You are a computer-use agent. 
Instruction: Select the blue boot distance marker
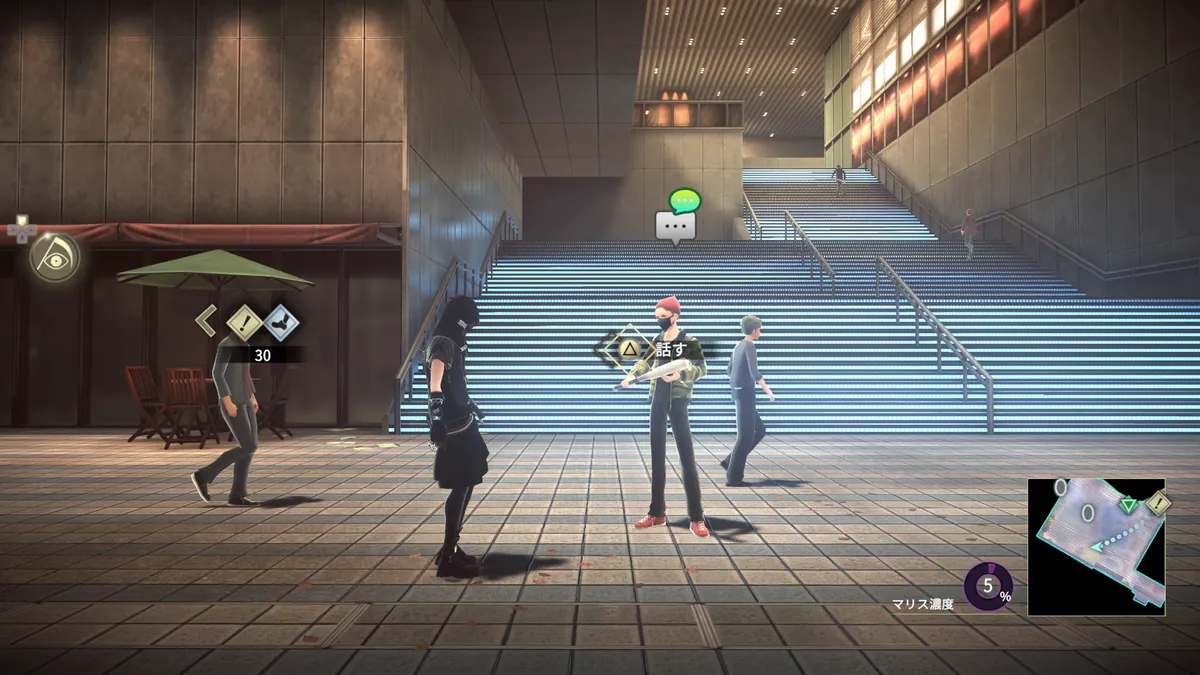click(x=281, y=322)
